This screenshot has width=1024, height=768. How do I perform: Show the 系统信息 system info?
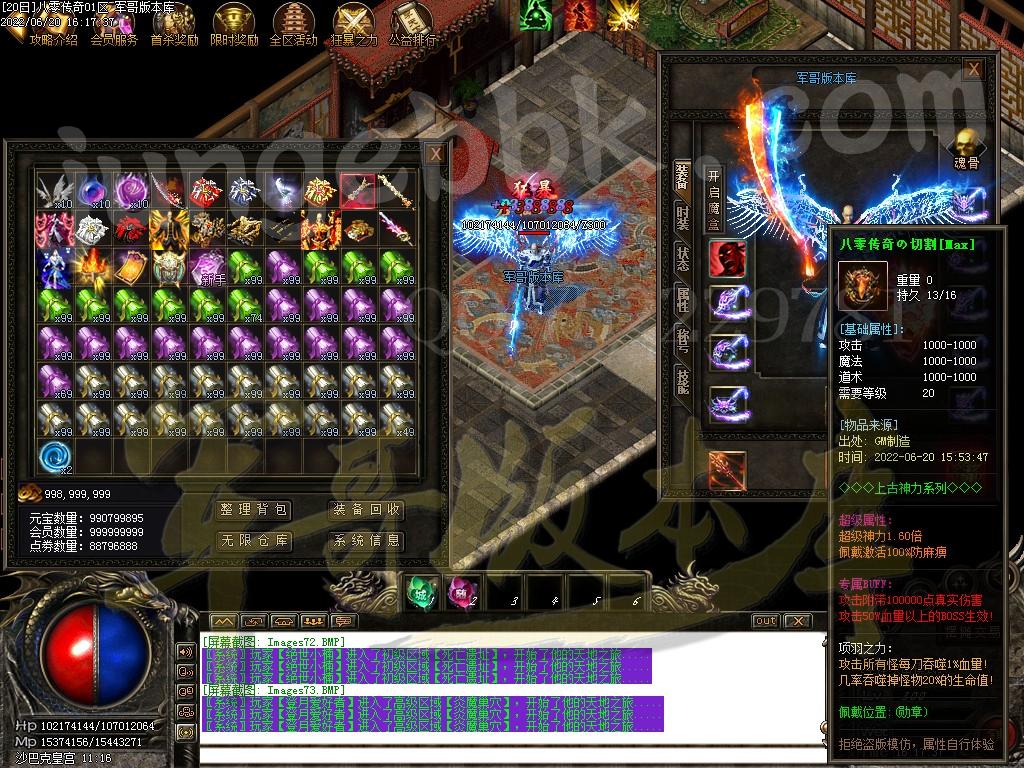367,541
